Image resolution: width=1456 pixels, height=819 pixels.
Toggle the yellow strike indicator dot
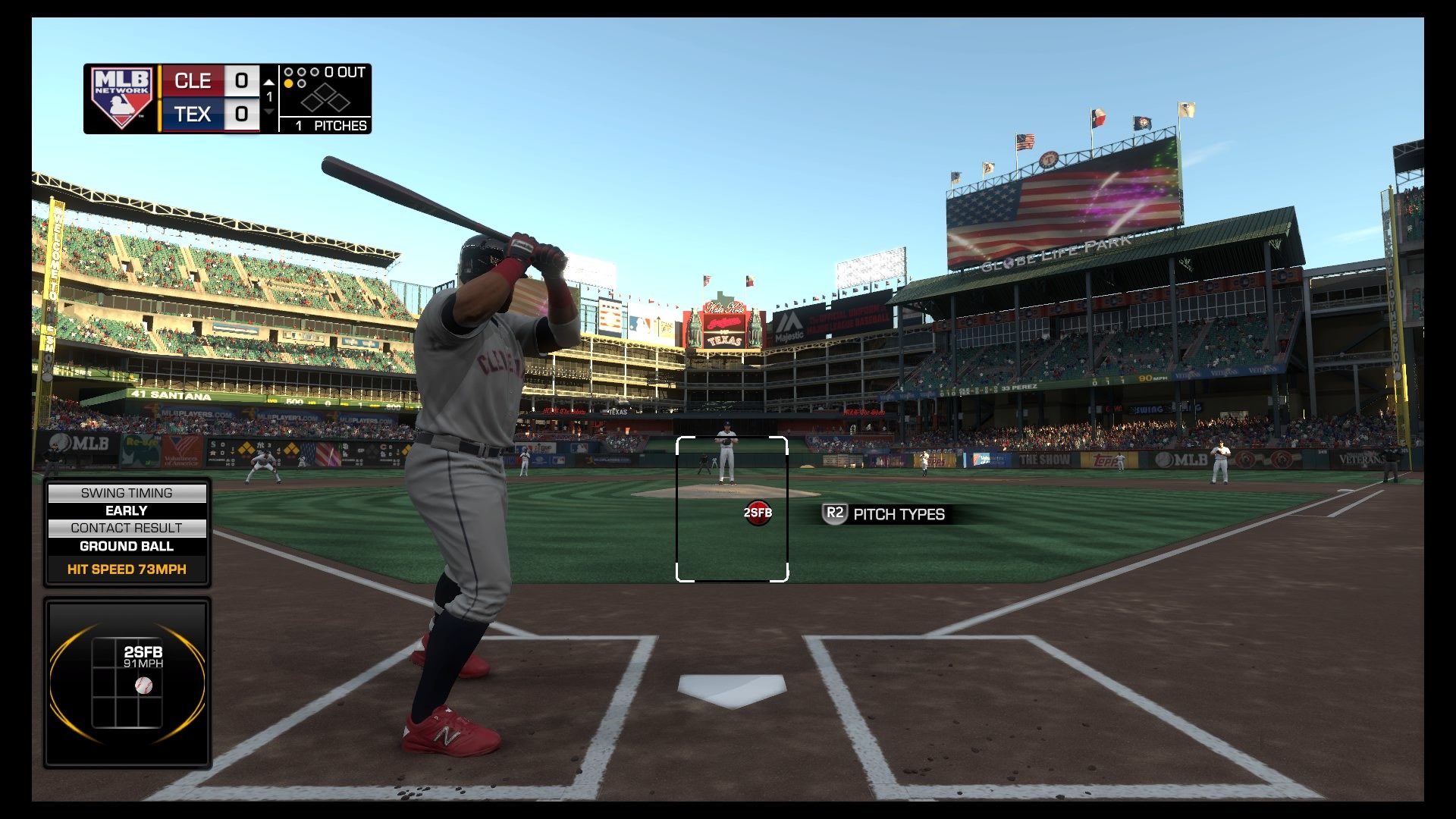coord(288,83)
